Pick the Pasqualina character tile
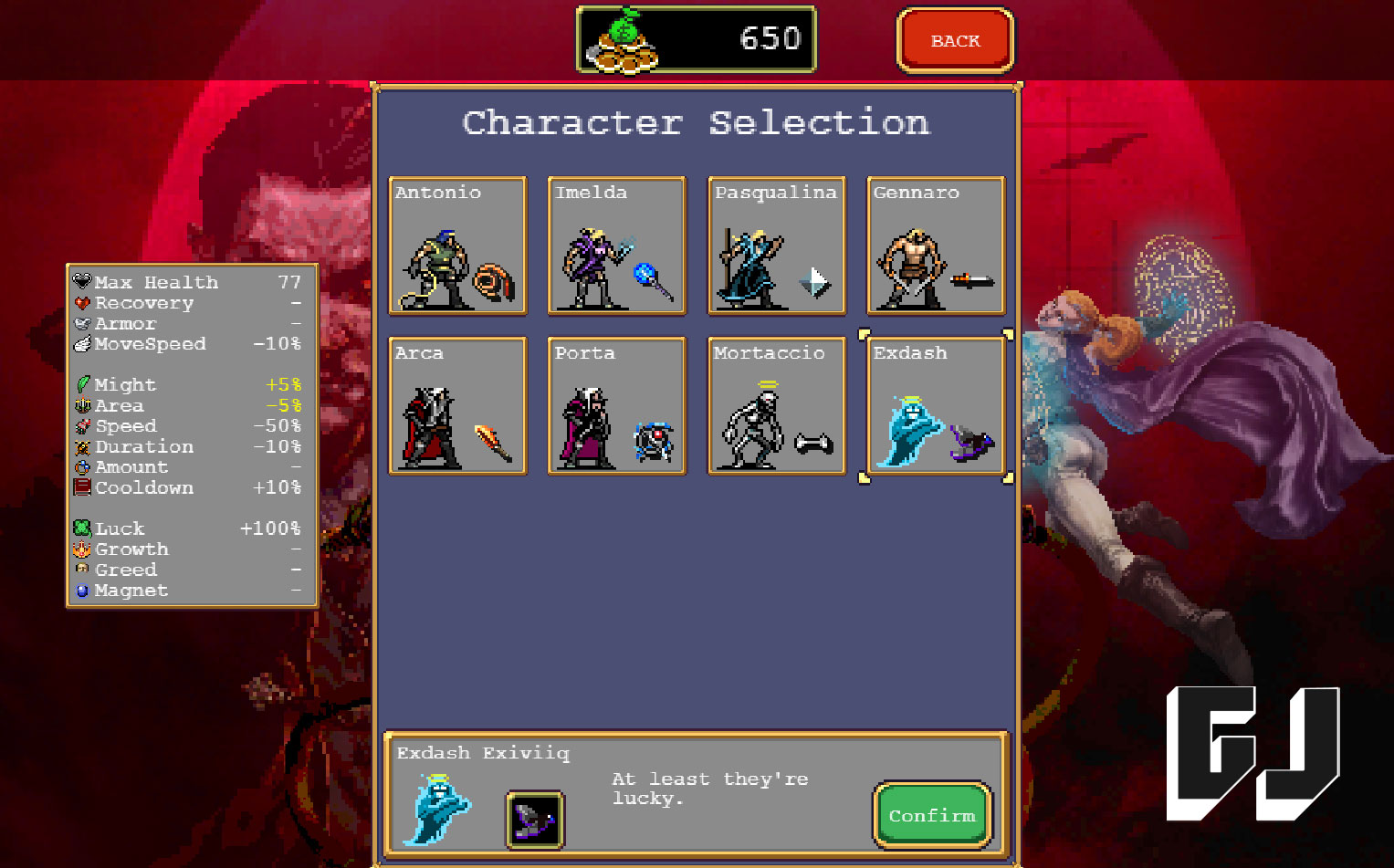The width and height of the screenshot is (1394, 868). 776,246
